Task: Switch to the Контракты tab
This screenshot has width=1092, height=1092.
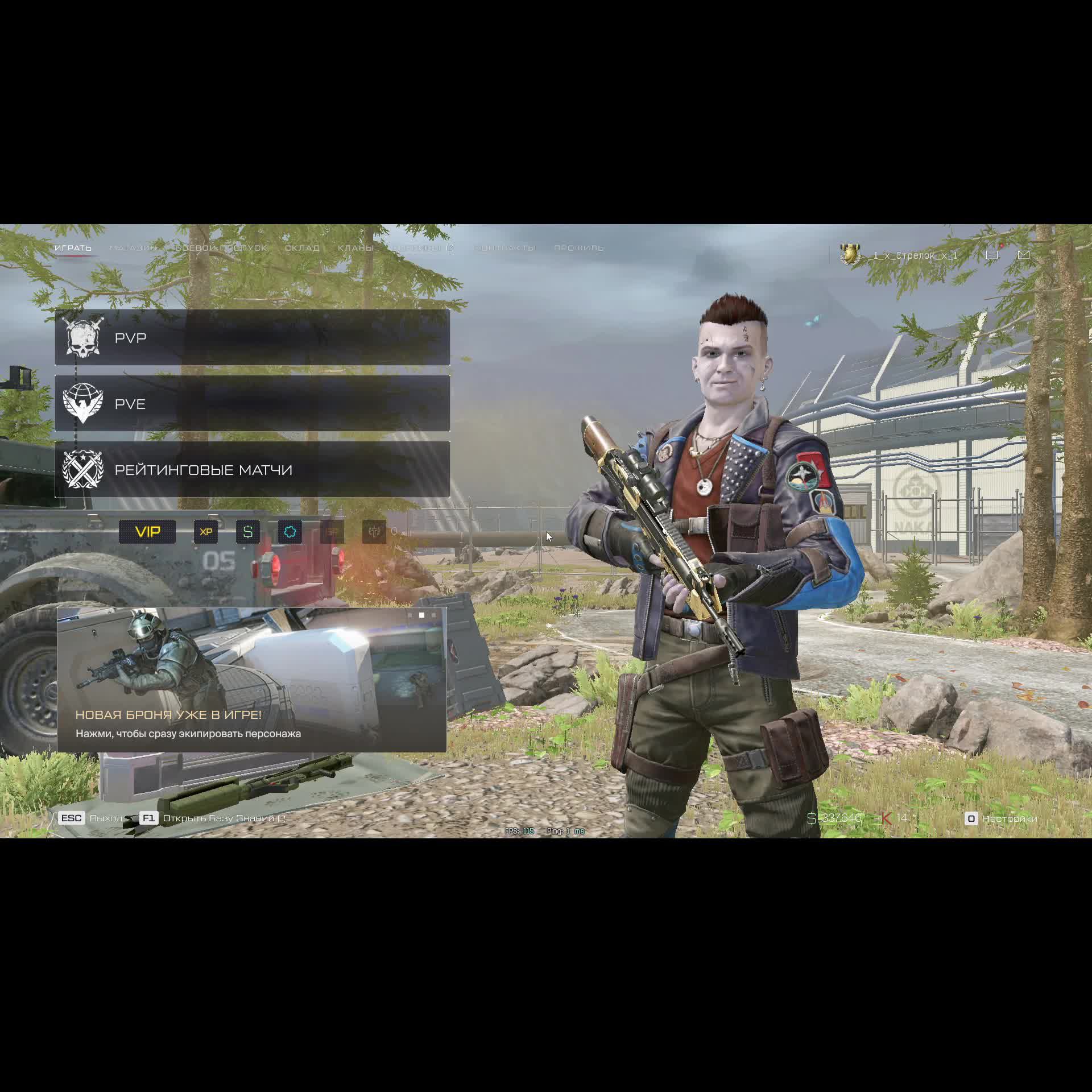Action: tap(505, 248)
